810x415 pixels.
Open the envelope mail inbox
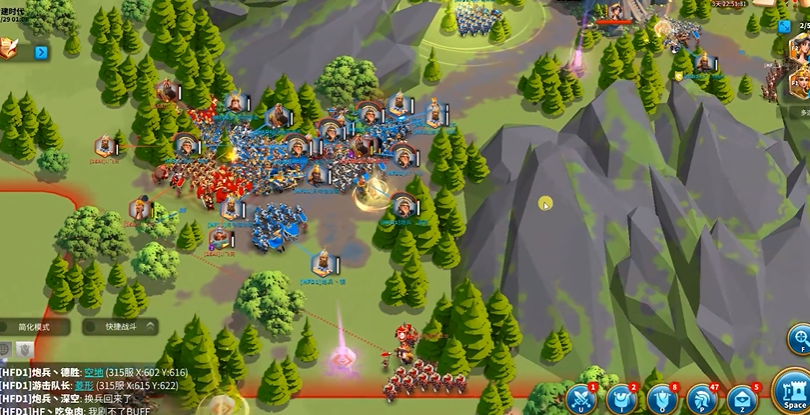(x=742, y=399)
